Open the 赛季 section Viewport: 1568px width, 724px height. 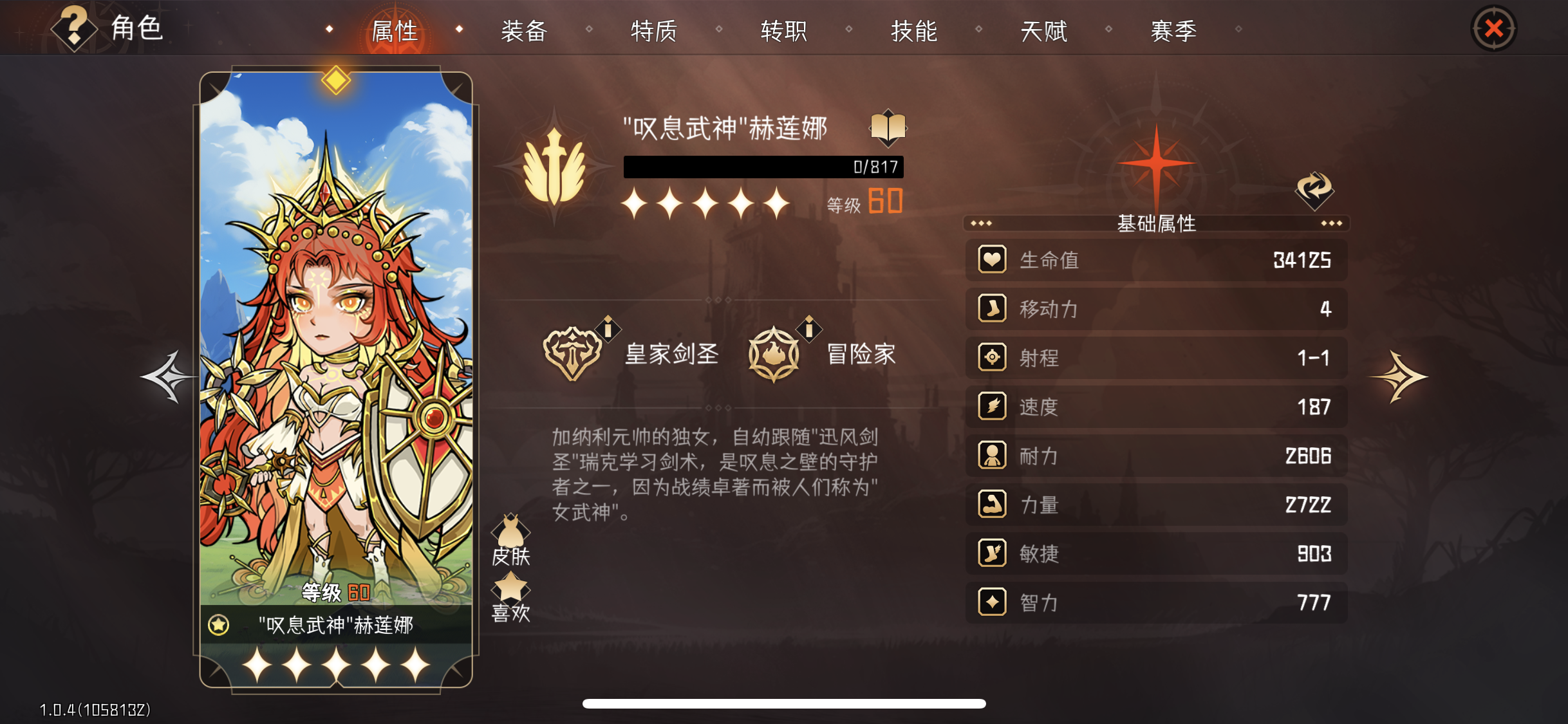click(1173, 30)
